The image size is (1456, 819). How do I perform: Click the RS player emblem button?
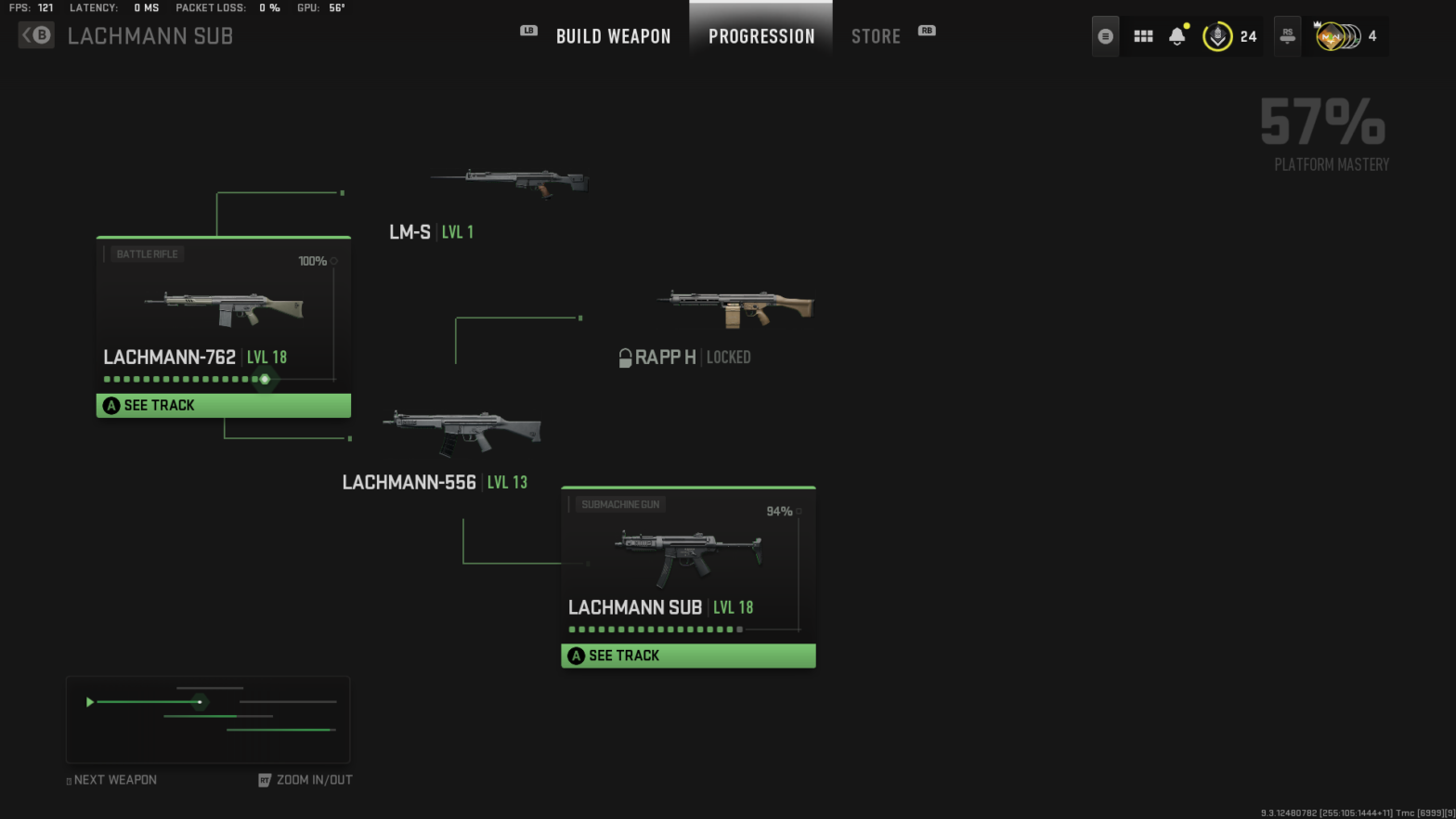pos(1287,36)
